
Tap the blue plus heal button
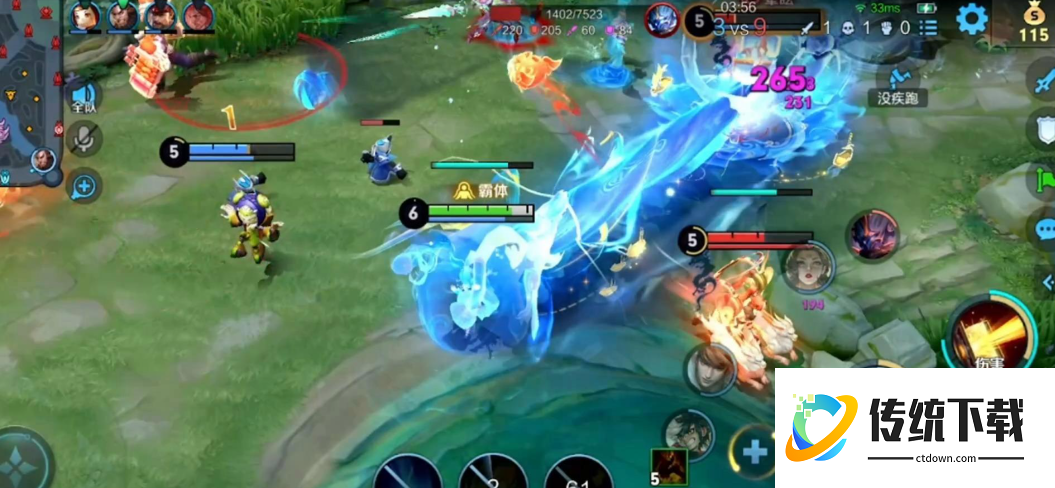pos(754,451)
